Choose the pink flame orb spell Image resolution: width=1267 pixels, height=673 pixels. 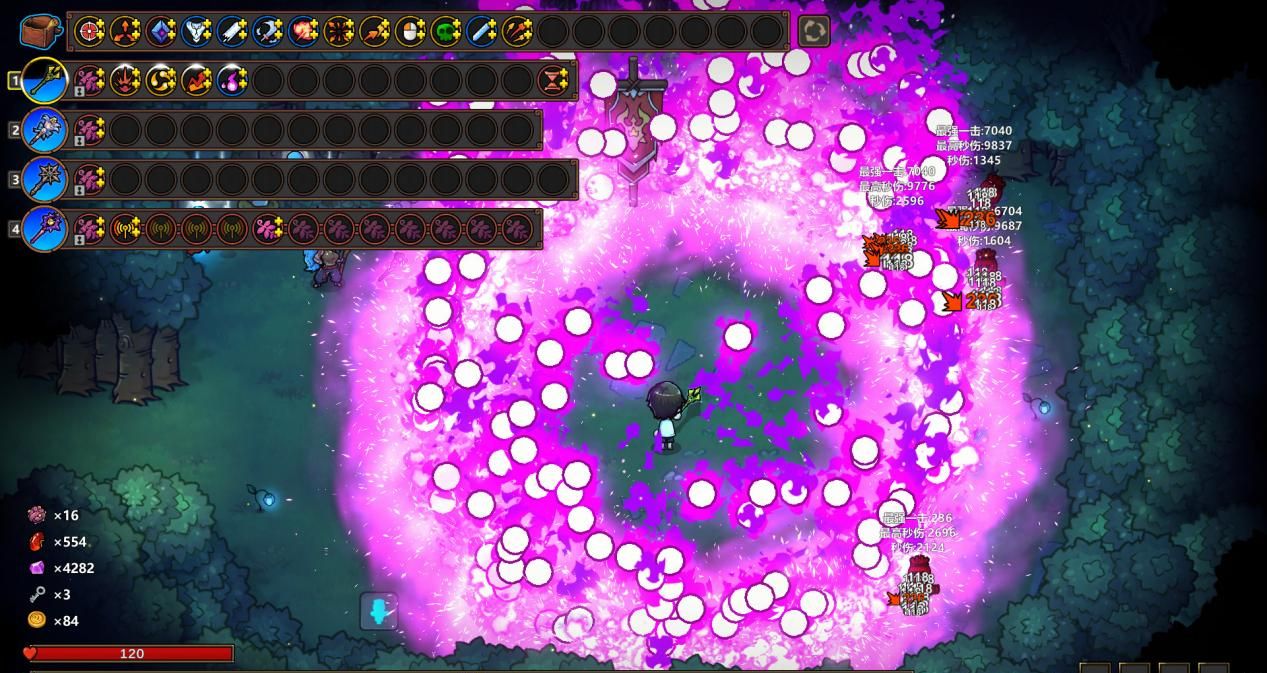click(x=232, y=80)
